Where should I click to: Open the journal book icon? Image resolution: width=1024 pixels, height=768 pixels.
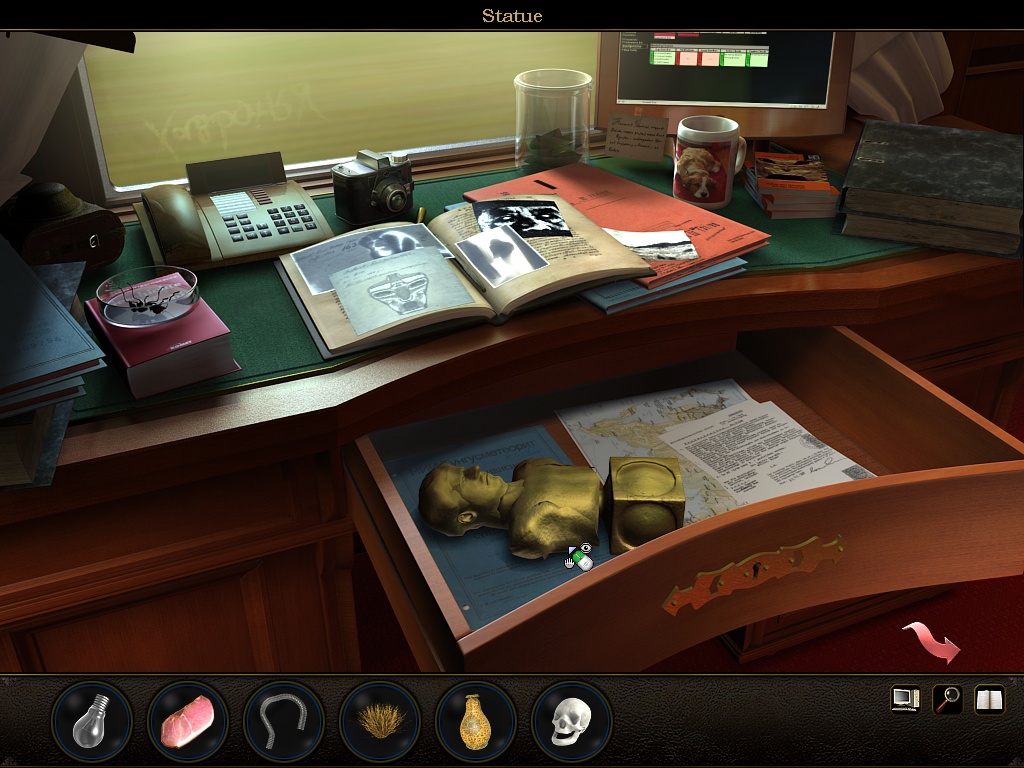click(989, 699)
